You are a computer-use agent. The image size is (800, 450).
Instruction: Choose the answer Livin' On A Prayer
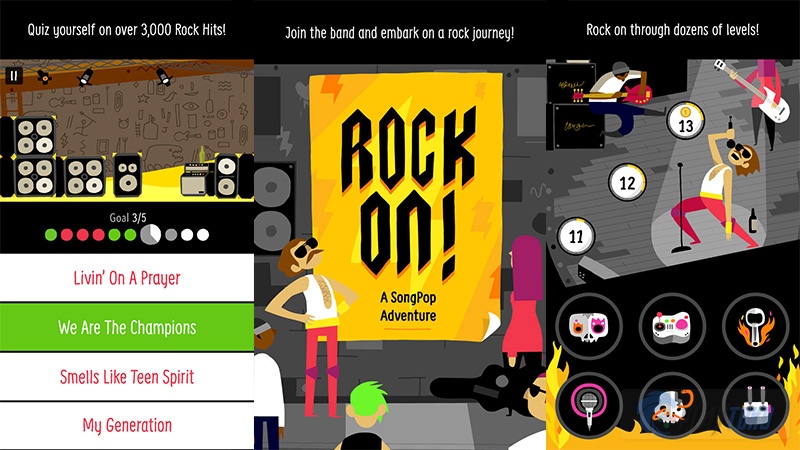point(126,278)
